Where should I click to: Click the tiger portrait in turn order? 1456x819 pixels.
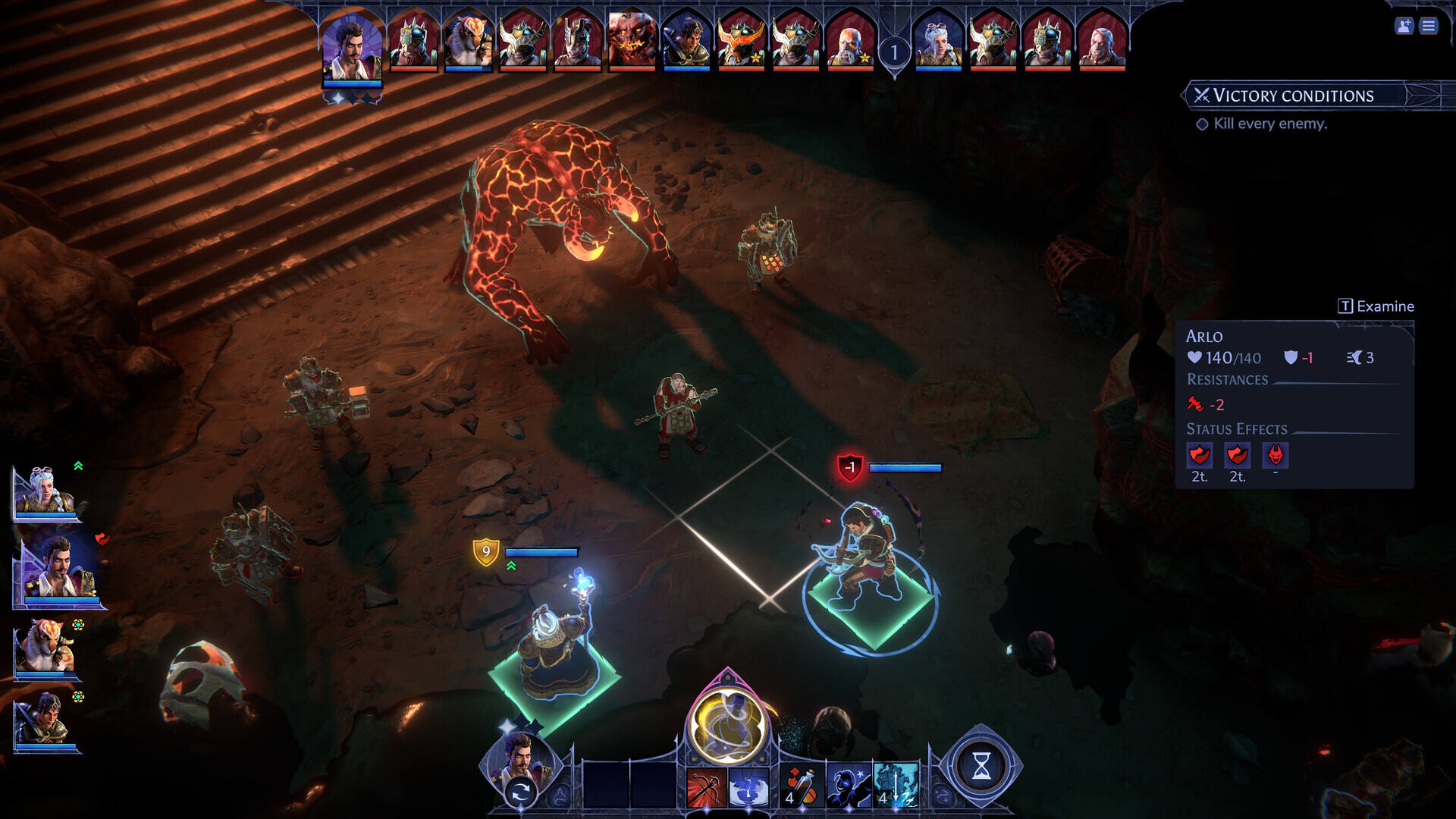click(468, 41)
